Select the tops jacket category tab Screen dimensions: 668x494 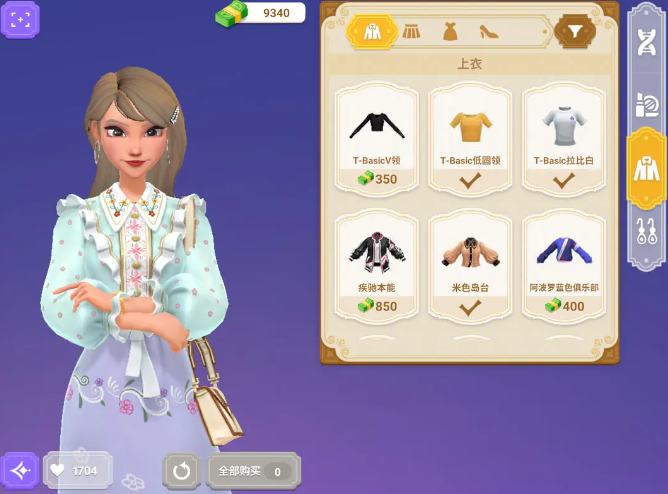pyautogui.click(x=372, y=32)
